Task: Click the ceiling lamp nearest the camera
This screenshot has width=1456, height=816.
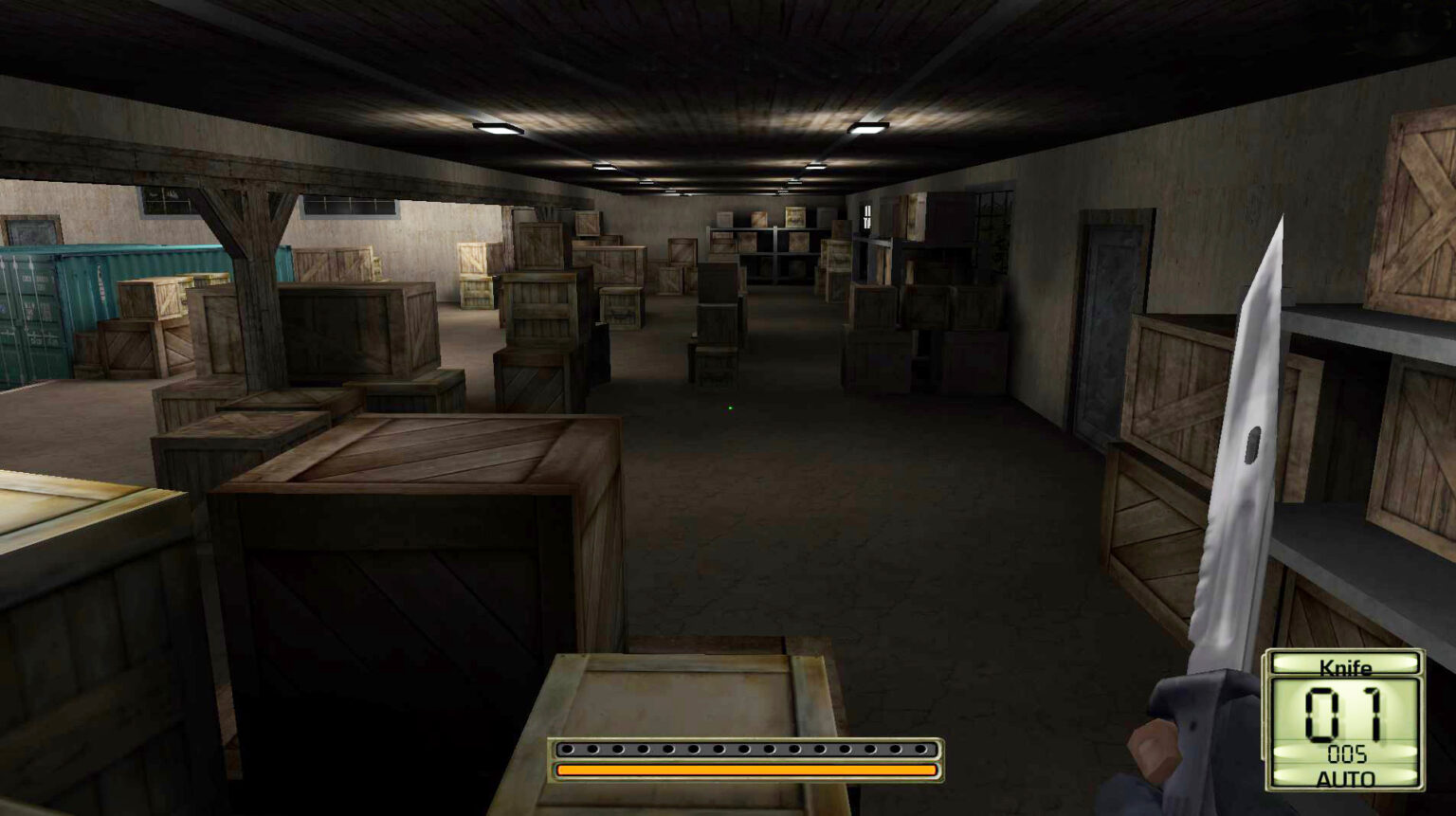Action: click(x=497, y=126)
